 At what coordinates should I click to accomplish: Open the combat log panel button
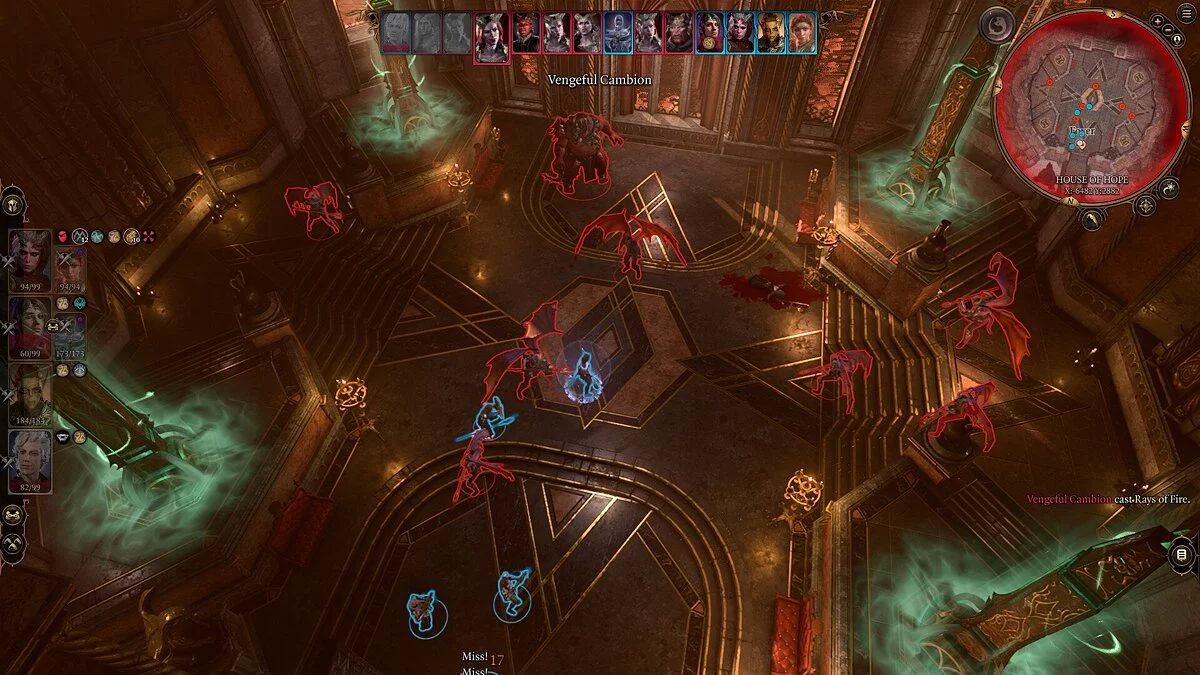1181,554
